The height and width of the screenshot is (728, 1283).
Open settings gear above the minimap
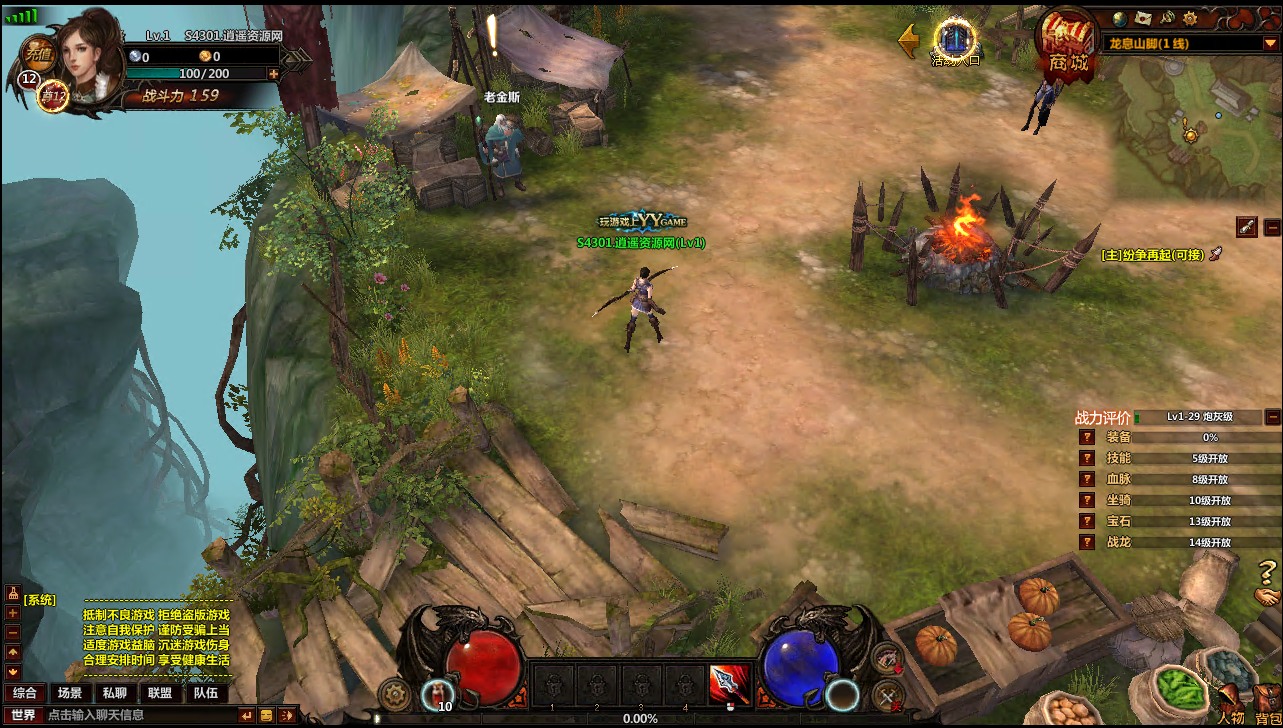pyautogui.click(x=1190, y=18)
